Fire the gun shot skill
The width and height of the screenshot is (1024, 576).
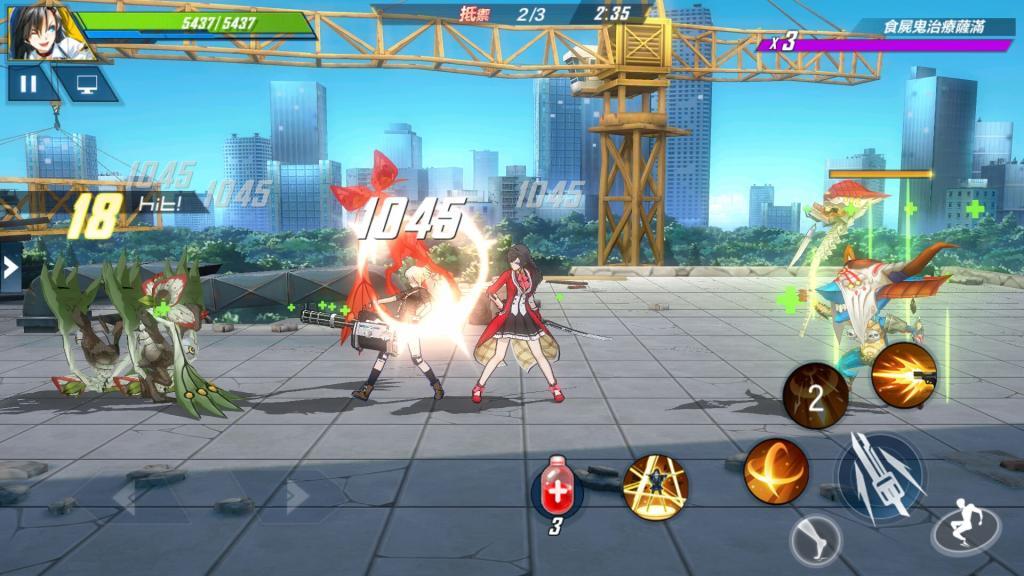pos(903,375)
